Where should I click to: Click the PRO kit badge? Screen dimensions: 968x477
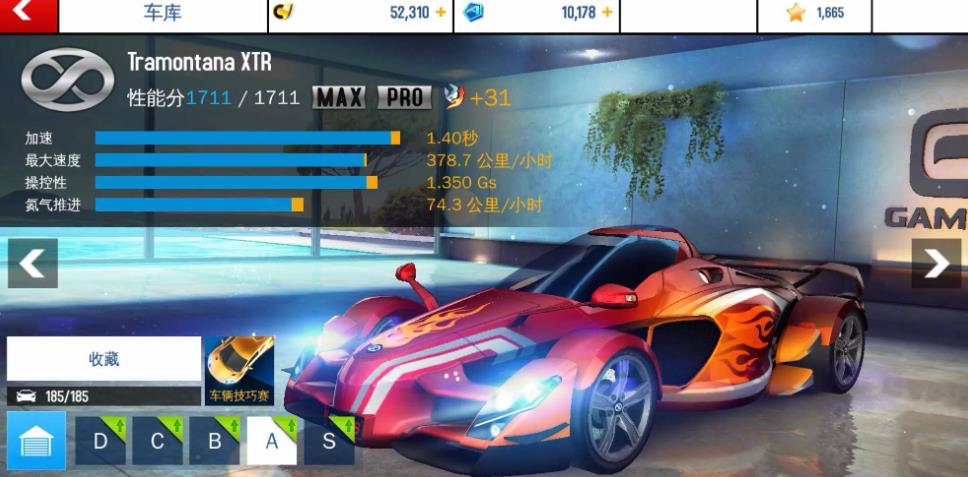click(x=405, y=97)
